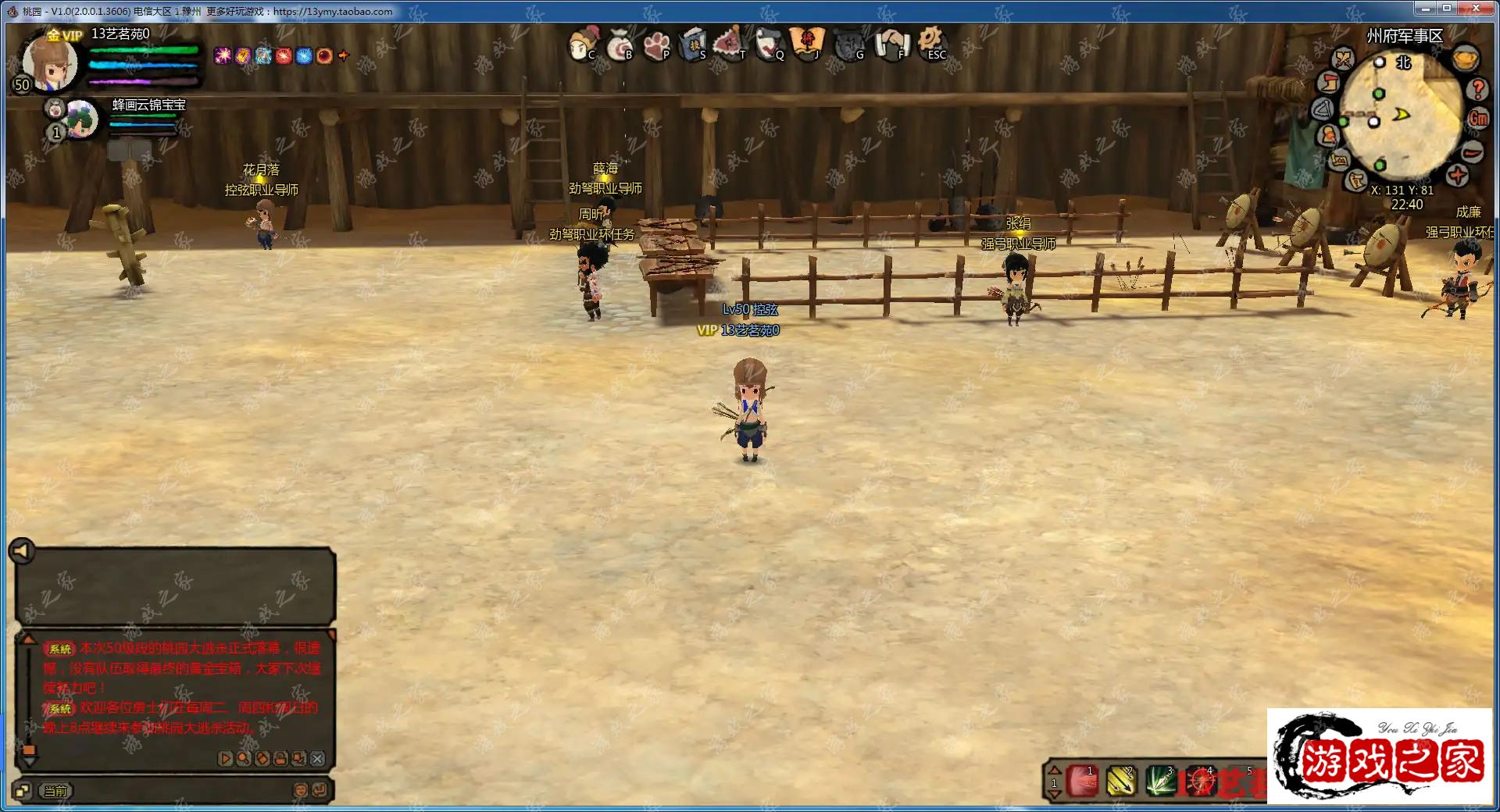Open the pet paw icon labeled P
Screen dimensions: 1500x812
point(656,45)
